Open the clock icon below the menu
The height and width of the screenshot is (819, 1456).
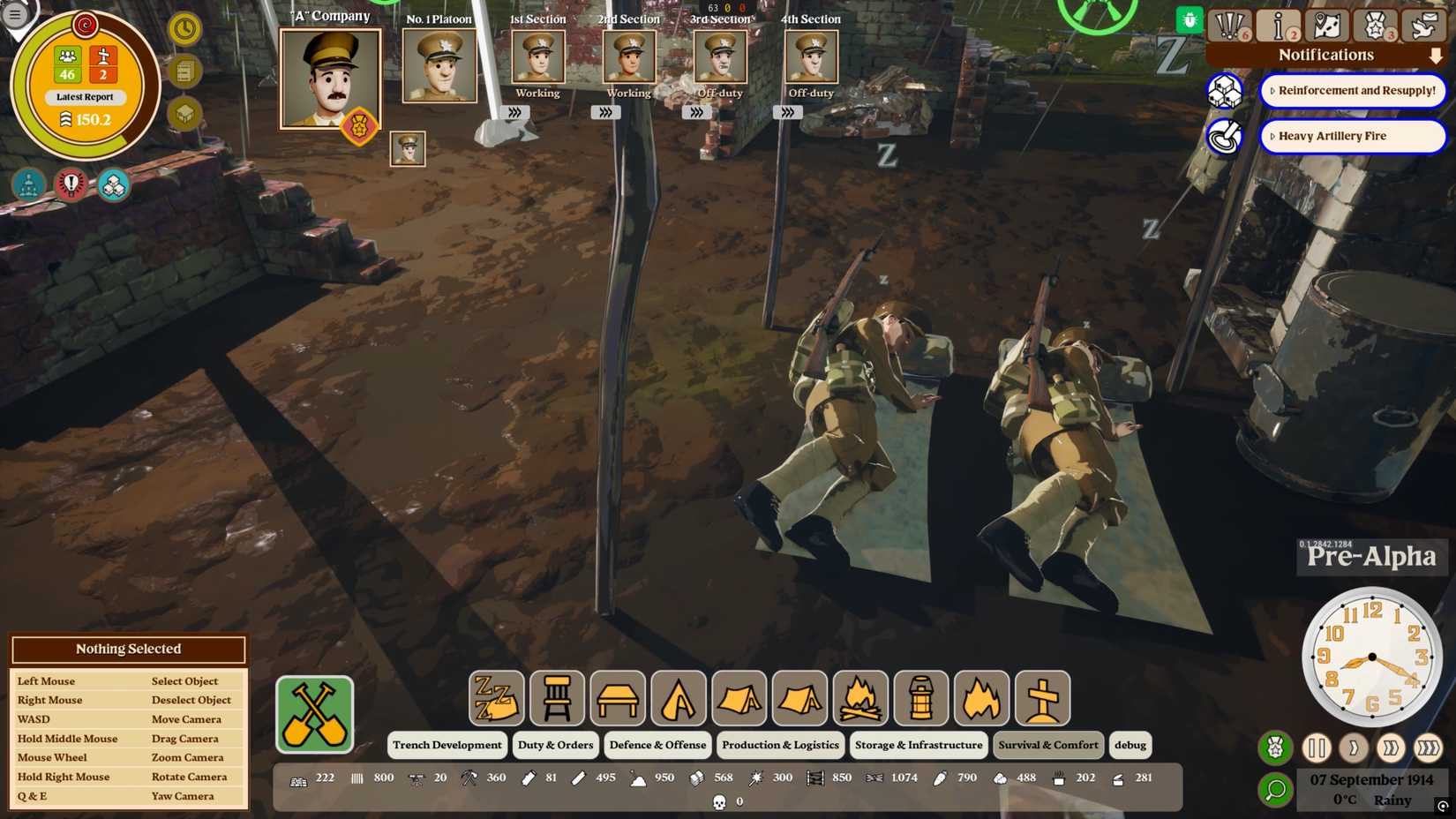(185, 29)
